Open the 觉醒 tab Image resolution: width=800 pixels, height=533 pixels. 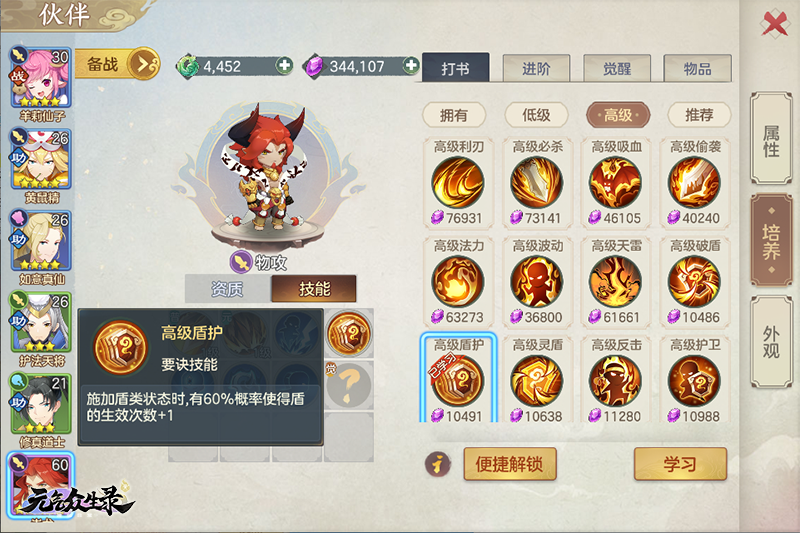(x=616, y=68)
